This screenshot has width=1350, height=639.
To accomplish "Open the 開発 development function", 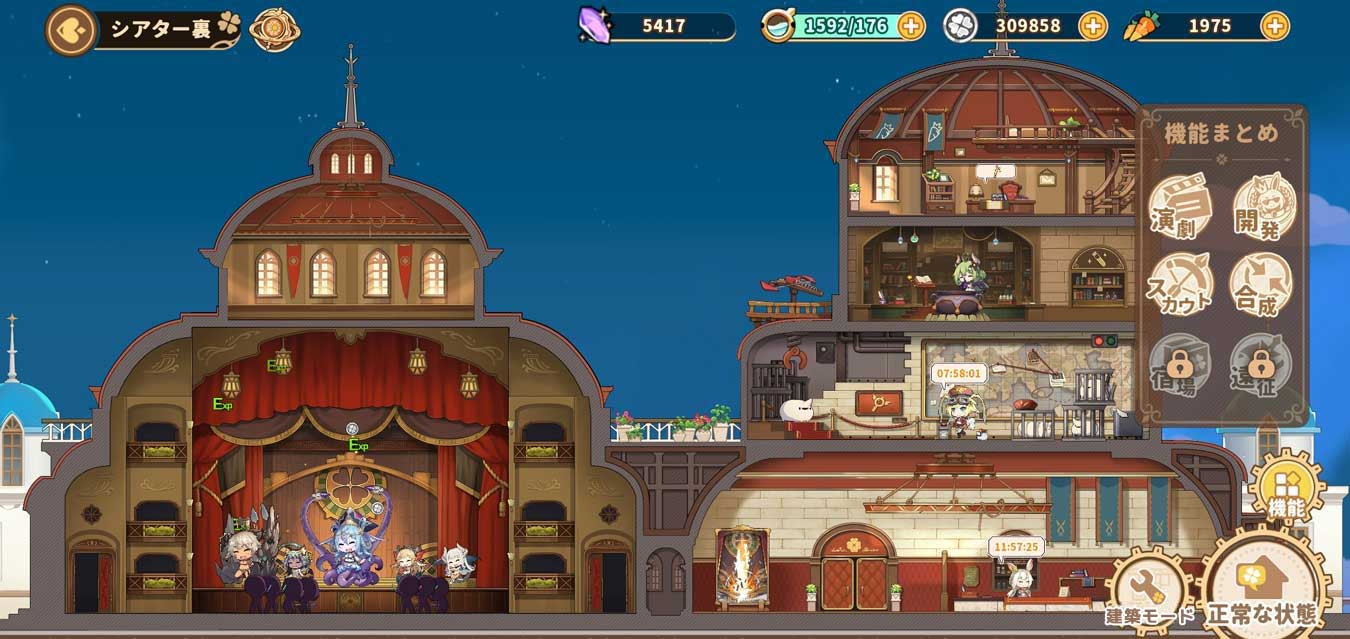I will (1264, 207).
